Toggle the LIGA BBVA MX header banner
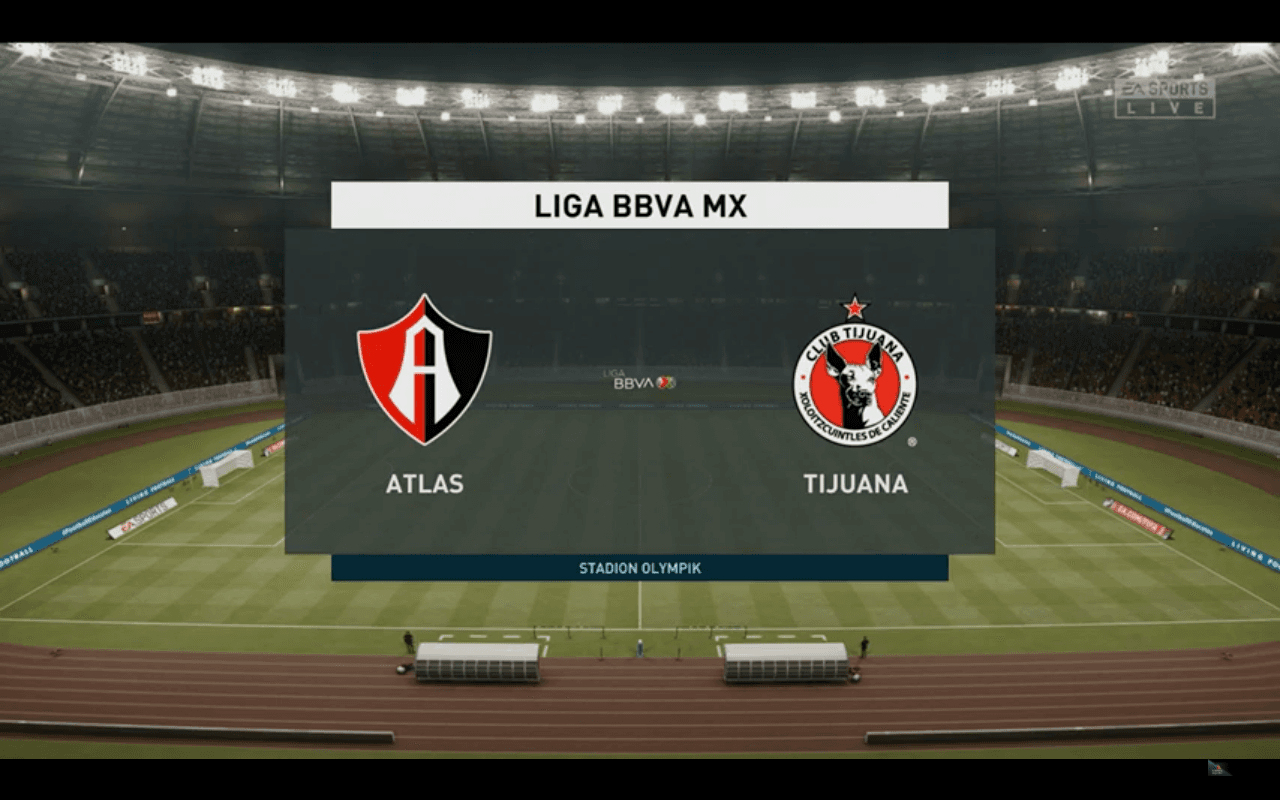Screen dimensions: 1280x800 point(640,204)
